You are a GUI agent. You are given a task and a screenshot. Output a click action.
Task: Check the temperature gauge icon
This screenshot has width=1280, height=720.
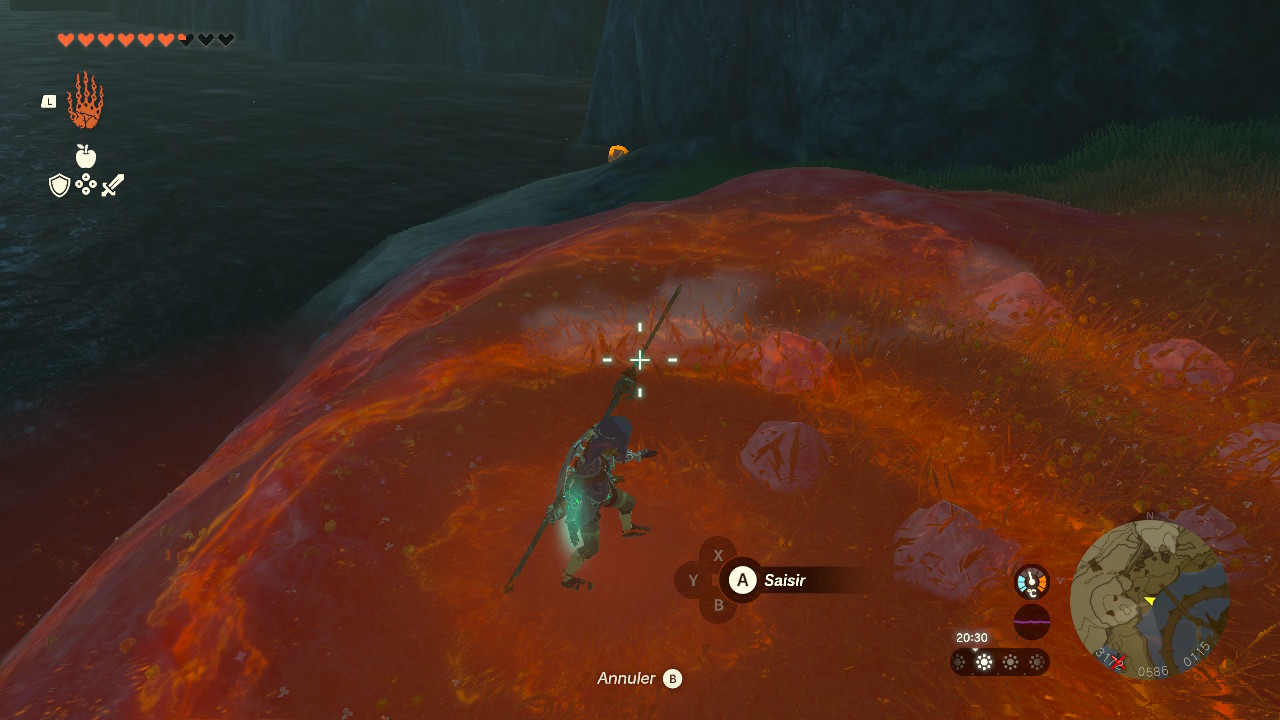click(1031, 582)
